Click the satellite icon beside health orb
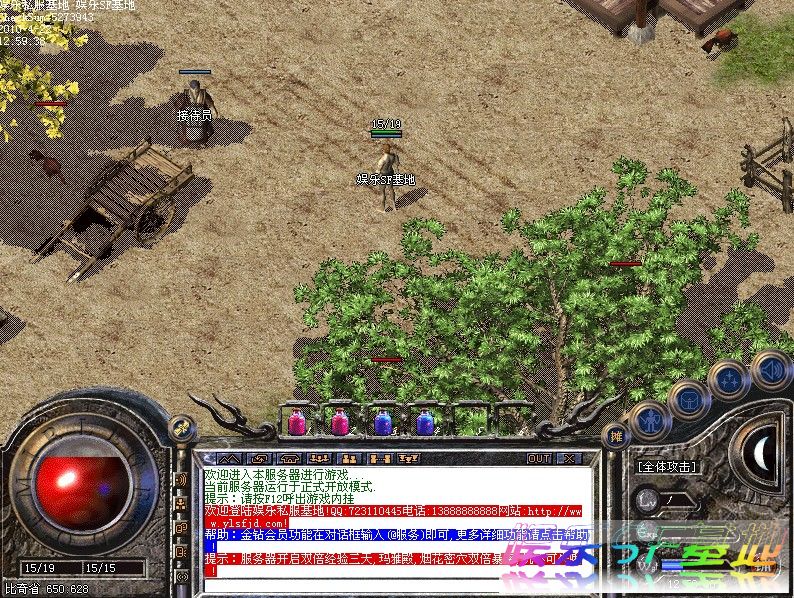 click(181, 427)
